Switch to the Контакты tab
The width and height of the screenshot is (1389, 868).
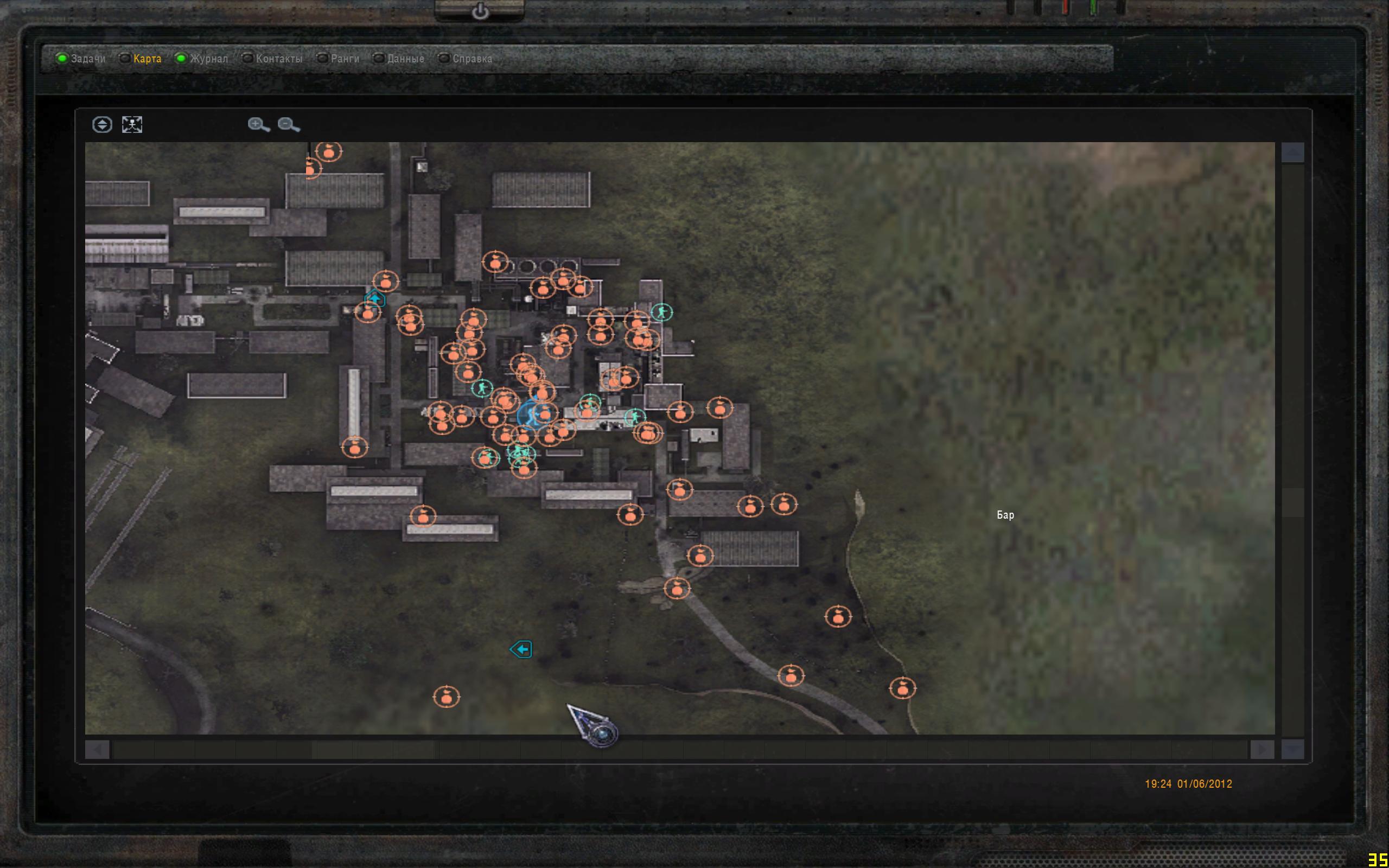click(278, 59)
